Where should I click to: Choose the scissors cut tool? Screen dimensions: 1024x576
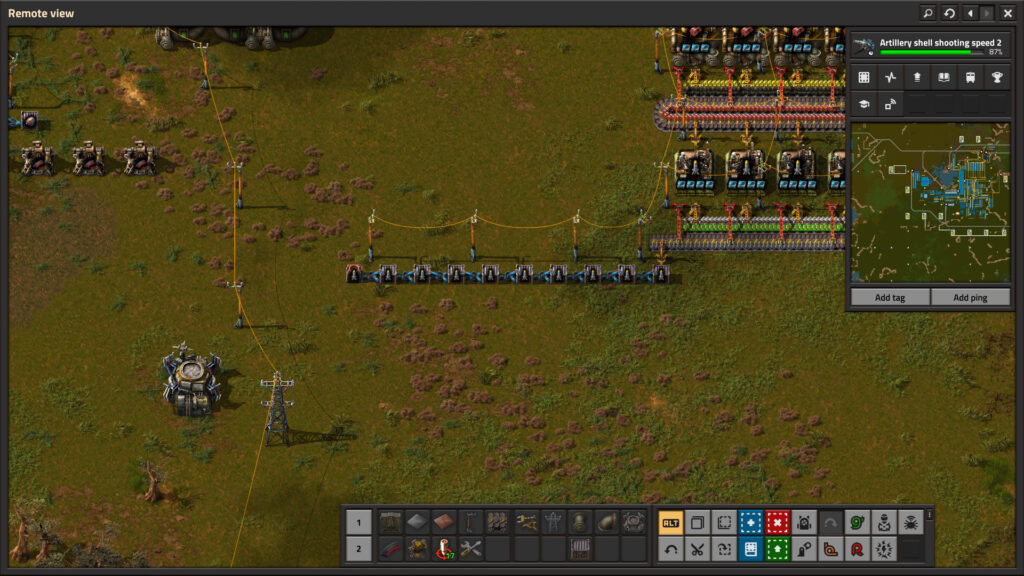697,548
